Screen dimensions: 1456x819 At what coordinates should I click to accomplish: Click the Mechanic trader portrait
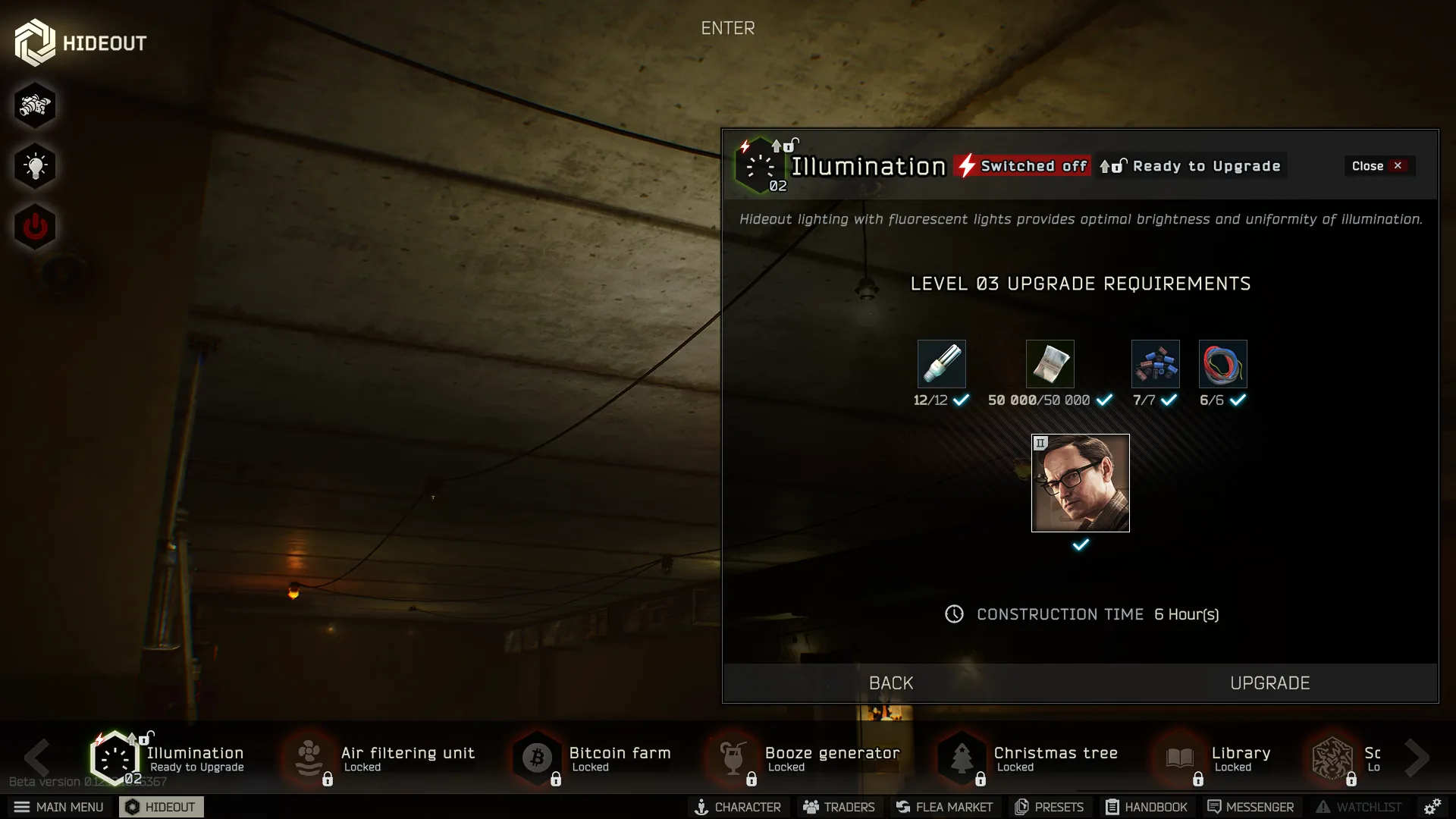pyautogui.click(x=1081, y=483)
